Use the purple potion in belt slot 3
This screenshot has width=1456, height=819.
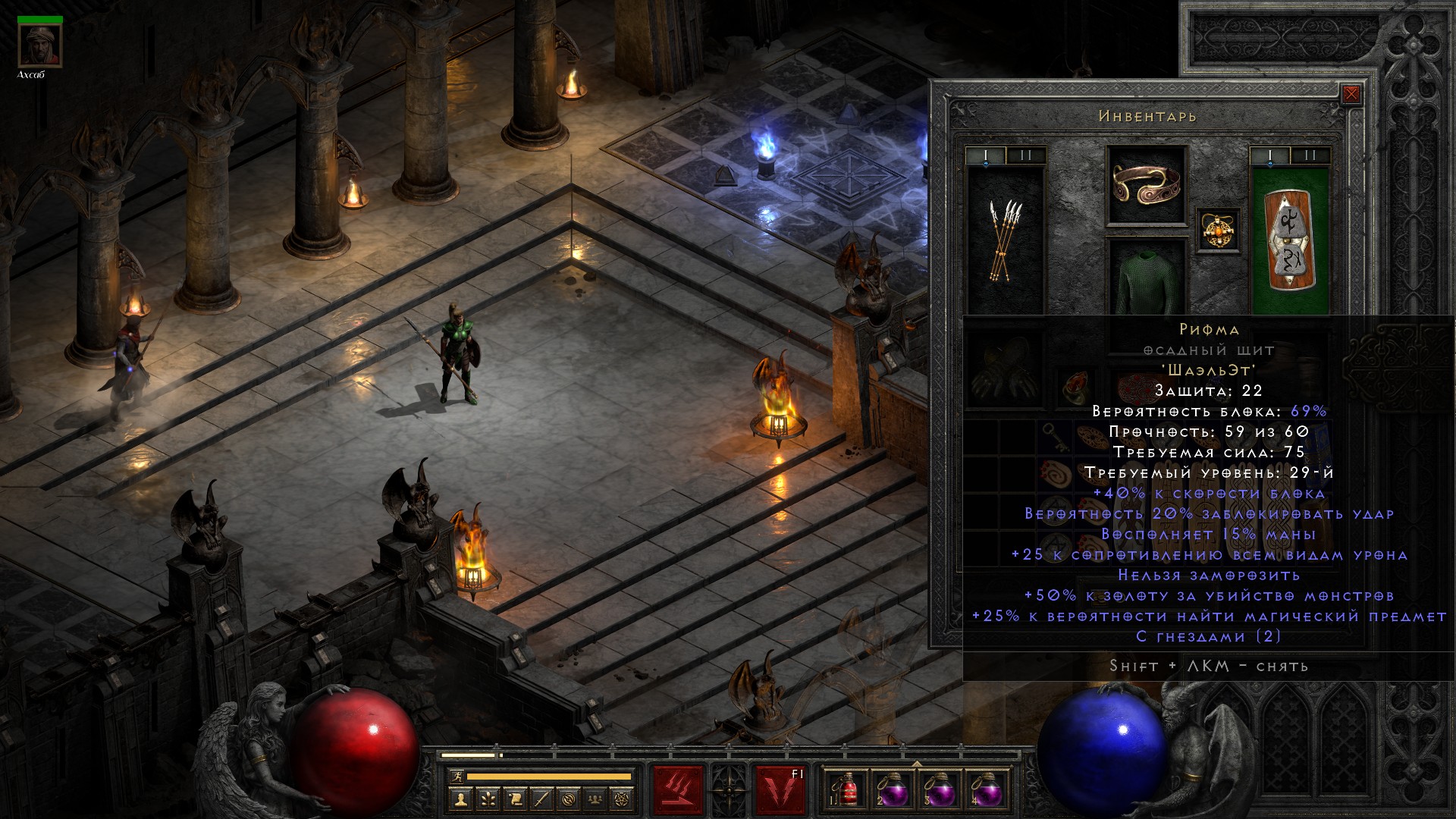click(x=940, y=791)
